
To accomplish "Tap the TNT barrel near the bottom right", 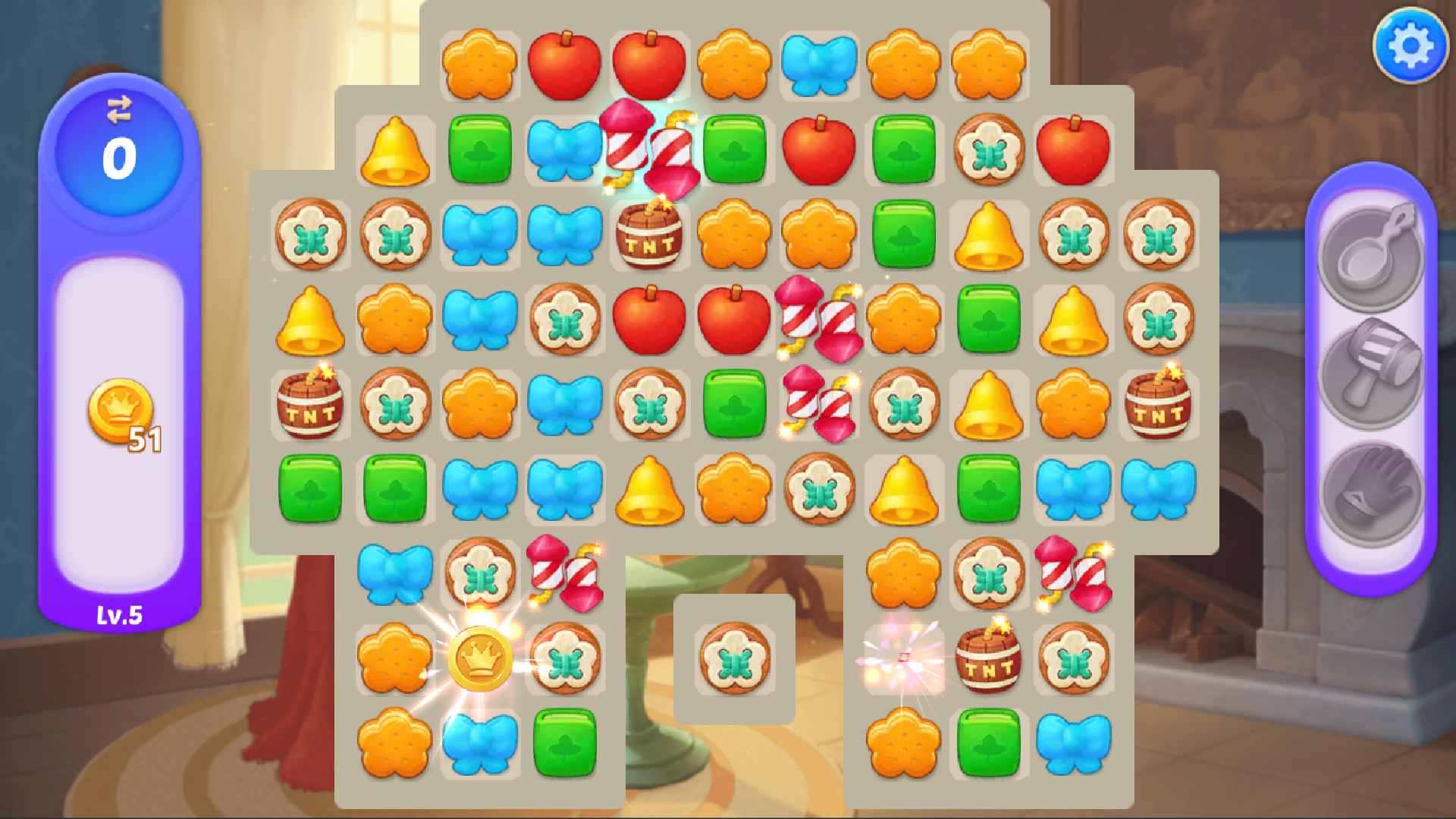I will click(x=987, y=662).
